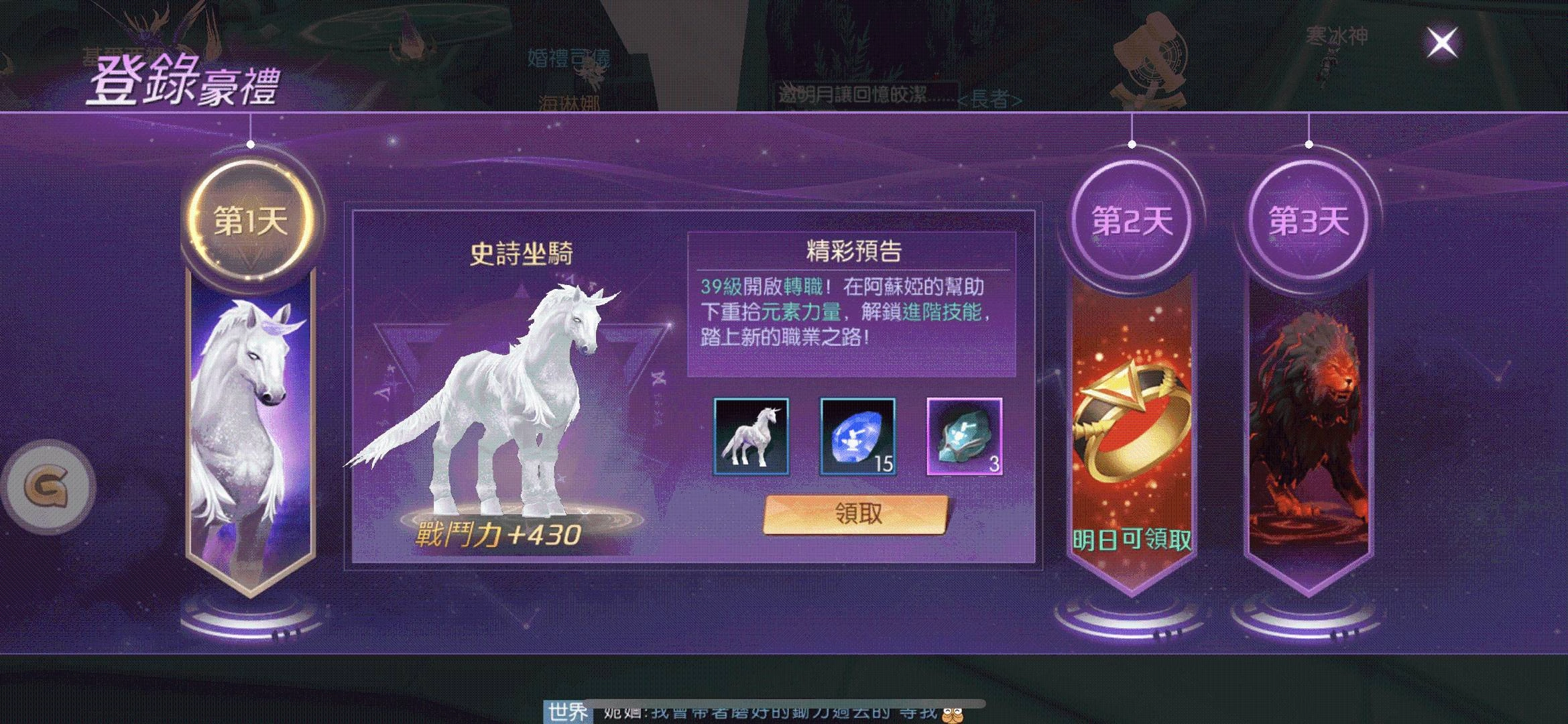The height and width of the screenshot is (724, 1568).
Task: Close the 登錄豪禮 rewards window
Action: tap(1443, 42)
